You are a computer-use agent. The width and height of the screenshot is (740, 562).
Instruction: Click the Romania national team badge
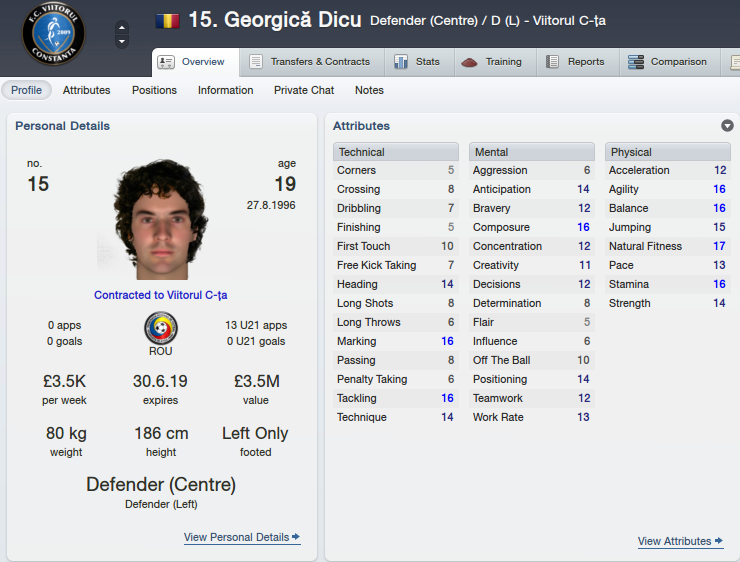pos(160,328)
